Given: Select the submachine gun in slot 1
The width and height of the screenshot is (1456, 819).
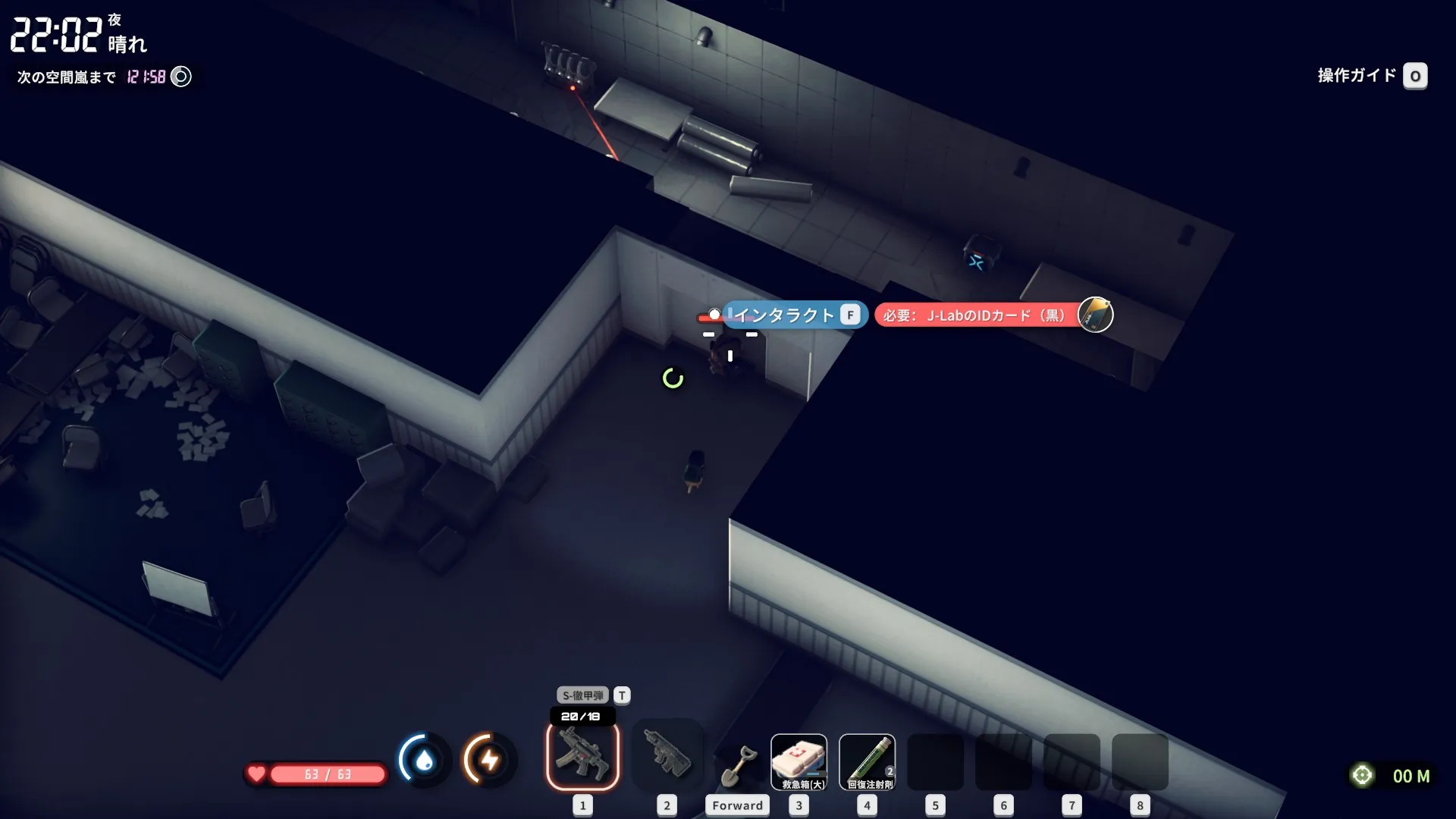Looking at the screenshot, I should tap(582, 755).
